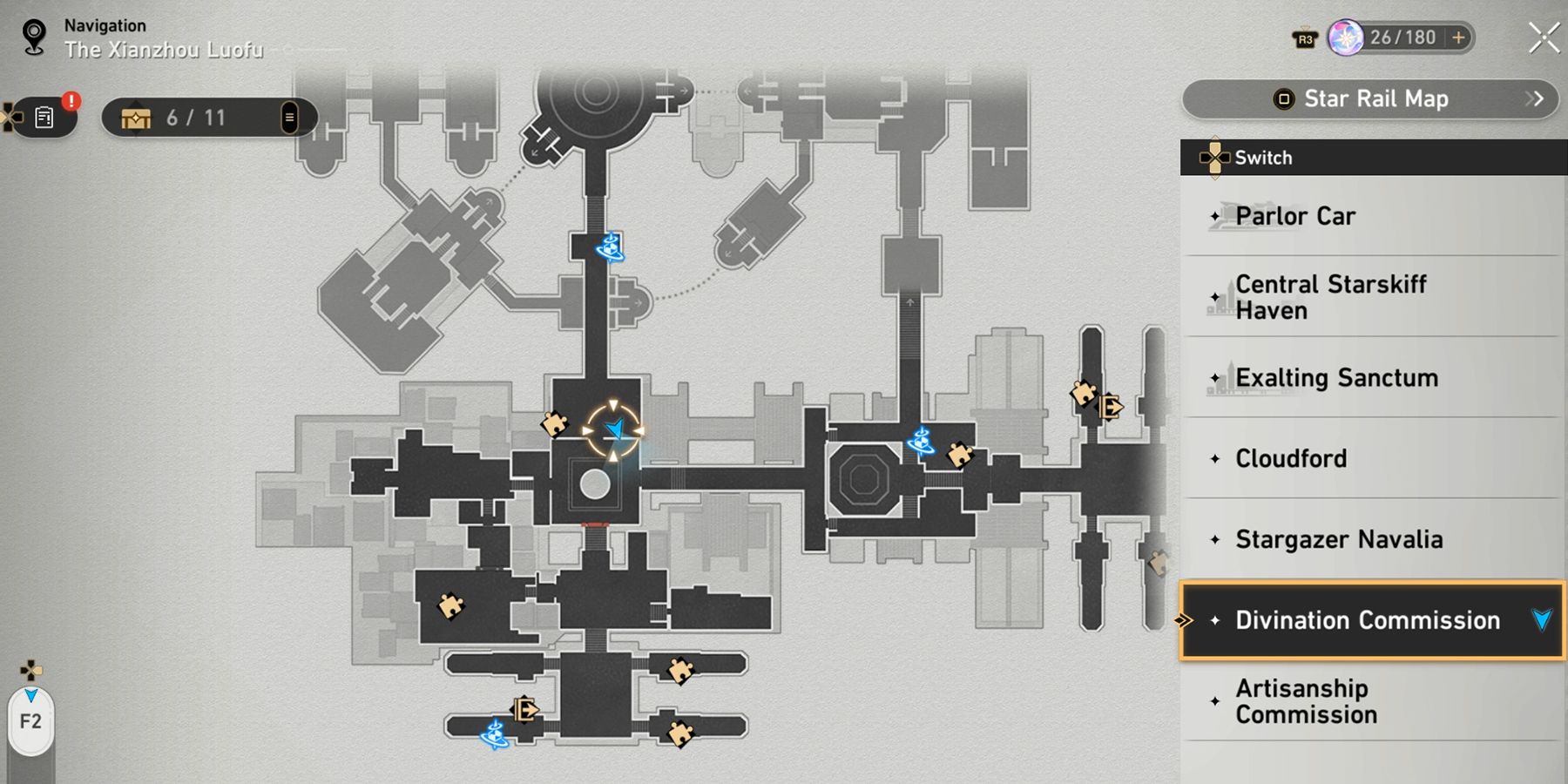The width and height of the screenshot is (1568, 784).
Task: Select Cloudford in the region list
Action: 1293,458
